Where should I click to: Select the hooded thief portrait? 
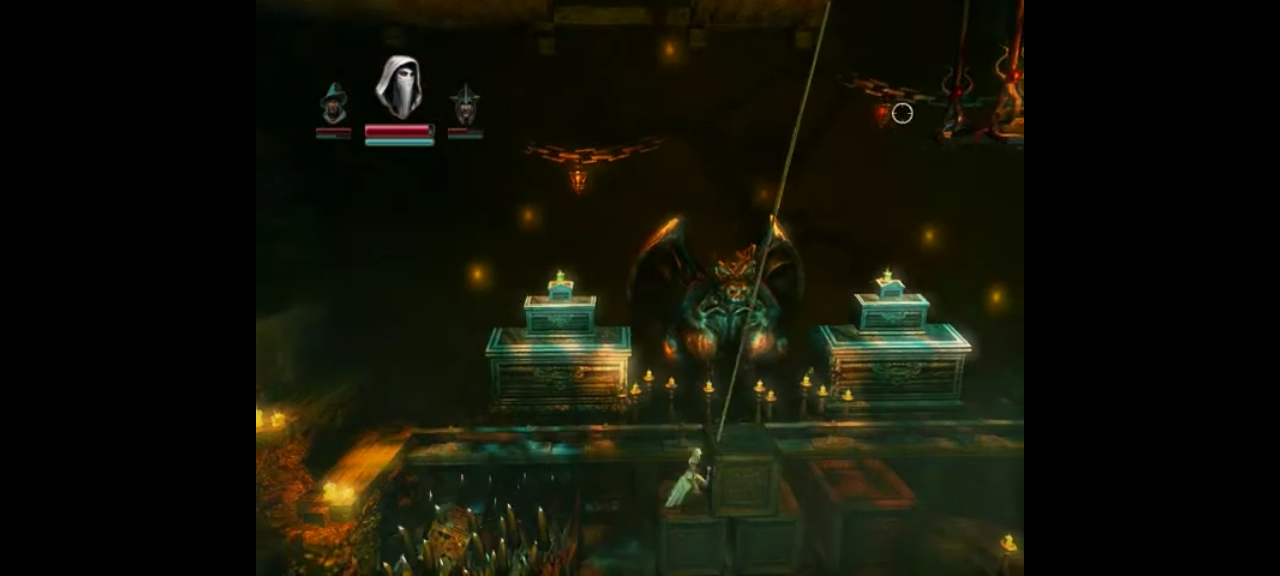pyautogui.click(x=398, y=87)
